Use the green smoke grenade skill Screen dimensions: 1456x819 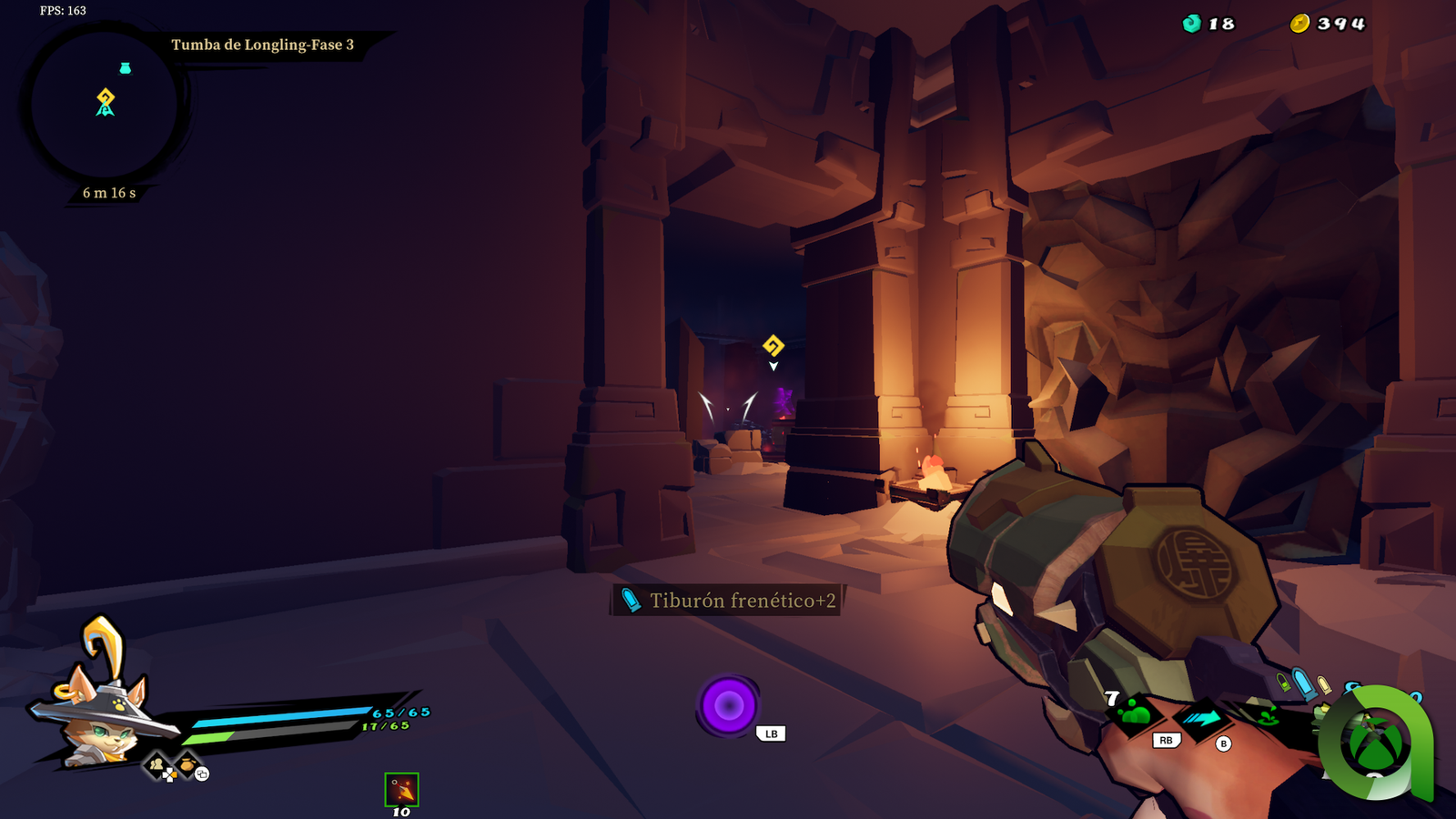tap(1136, 714)
